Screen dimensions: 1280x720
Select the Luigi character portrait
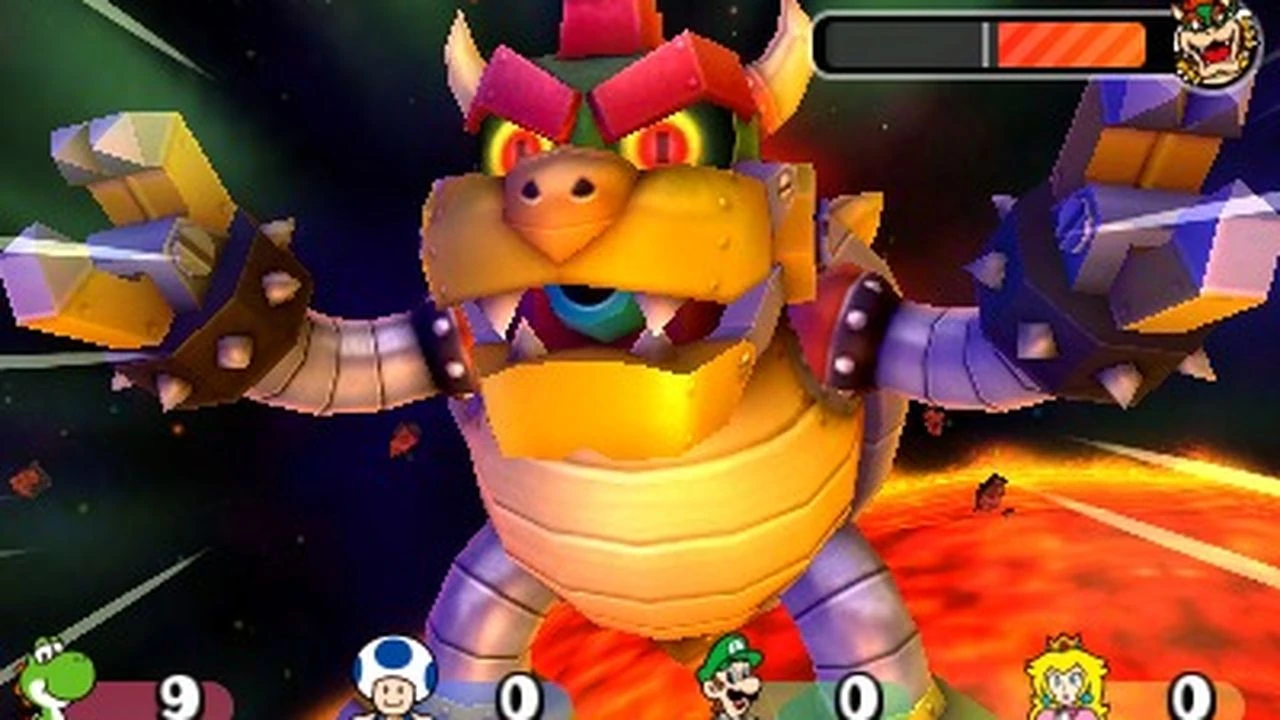click(x=731, y=685)
